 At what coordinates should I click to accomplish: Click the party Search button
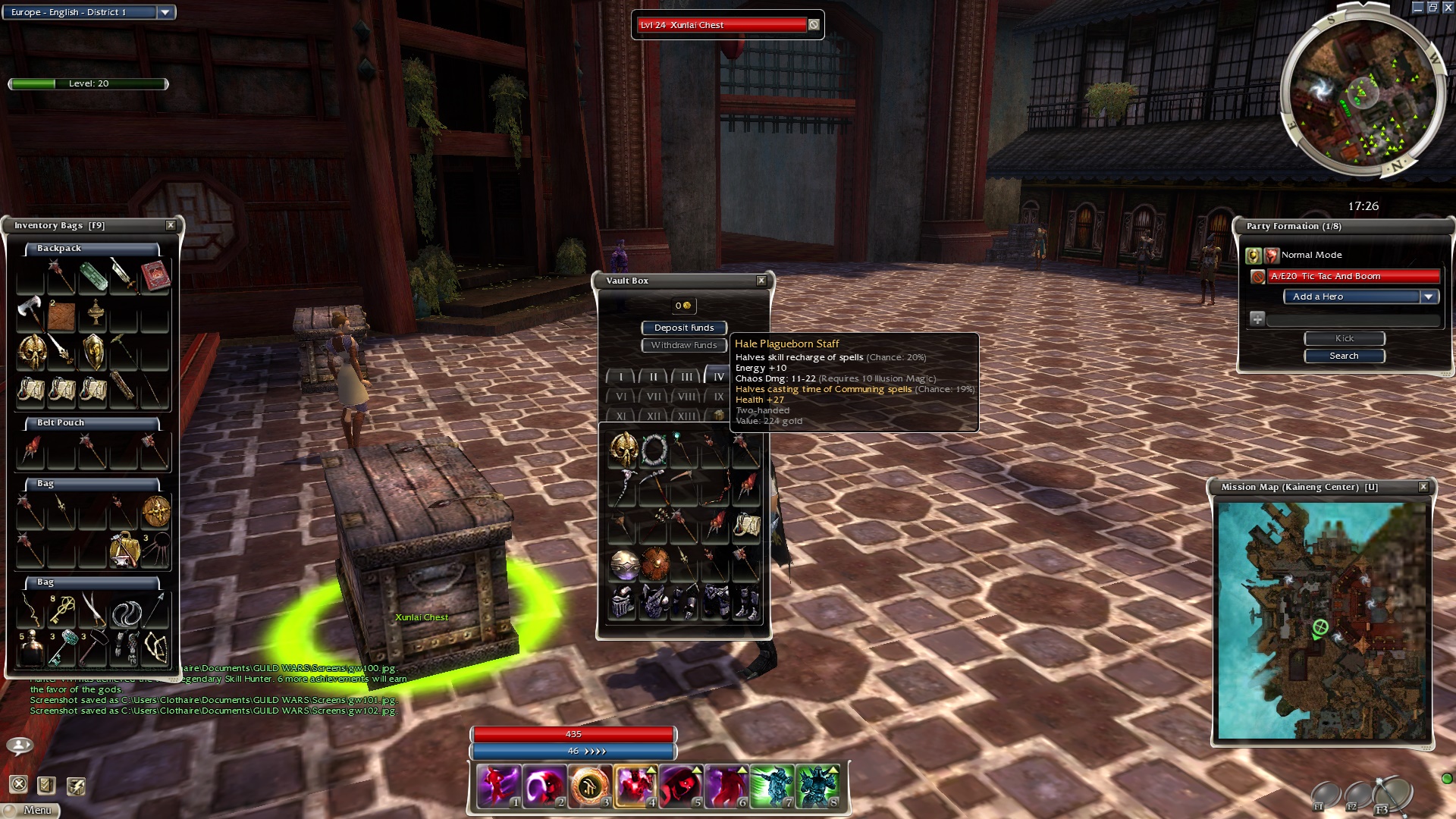pyautogui.click(x=1344, y=356)
